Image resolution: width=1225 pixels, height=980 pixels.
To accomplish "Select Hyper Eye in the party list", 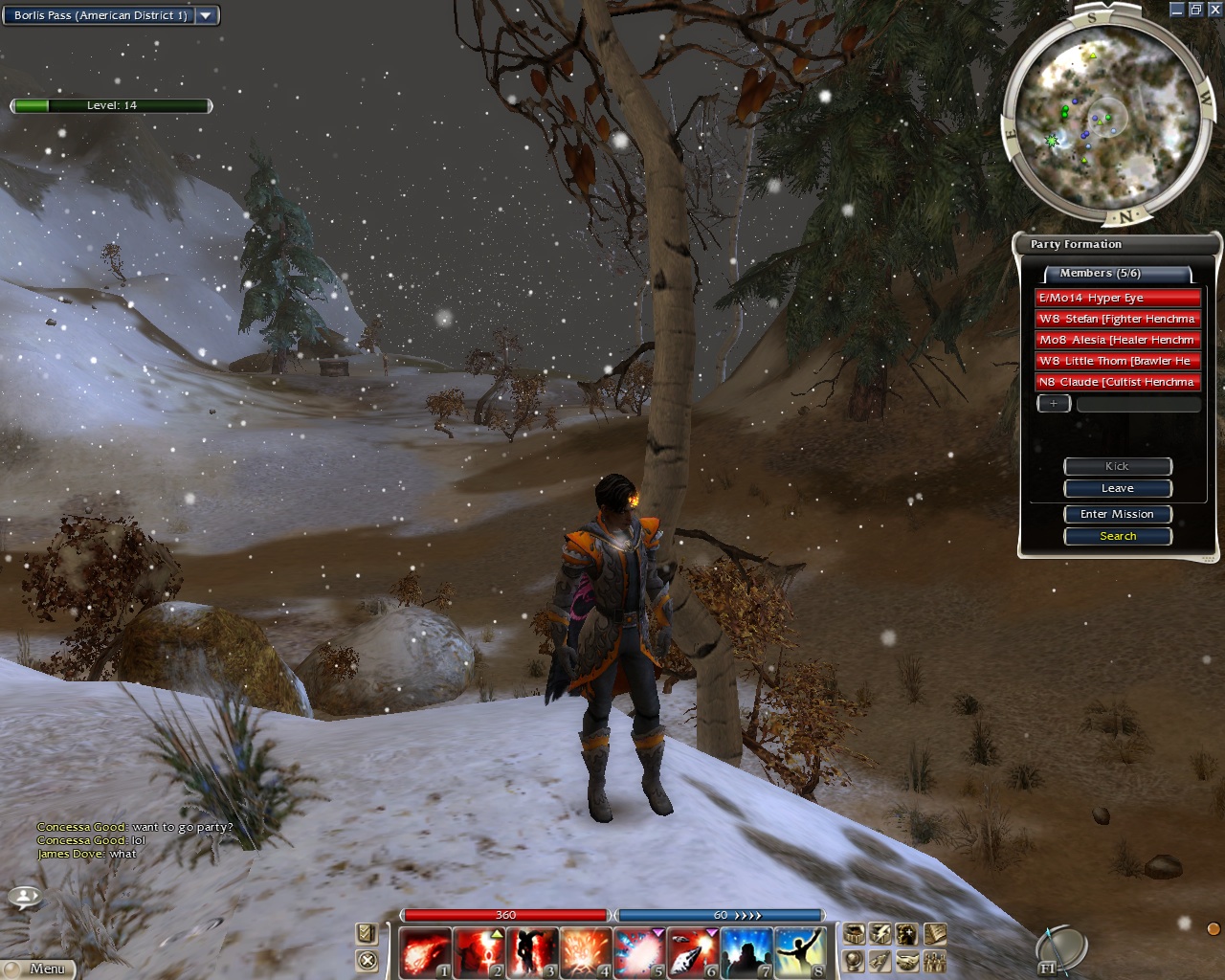I will [x=1117, y=298].
